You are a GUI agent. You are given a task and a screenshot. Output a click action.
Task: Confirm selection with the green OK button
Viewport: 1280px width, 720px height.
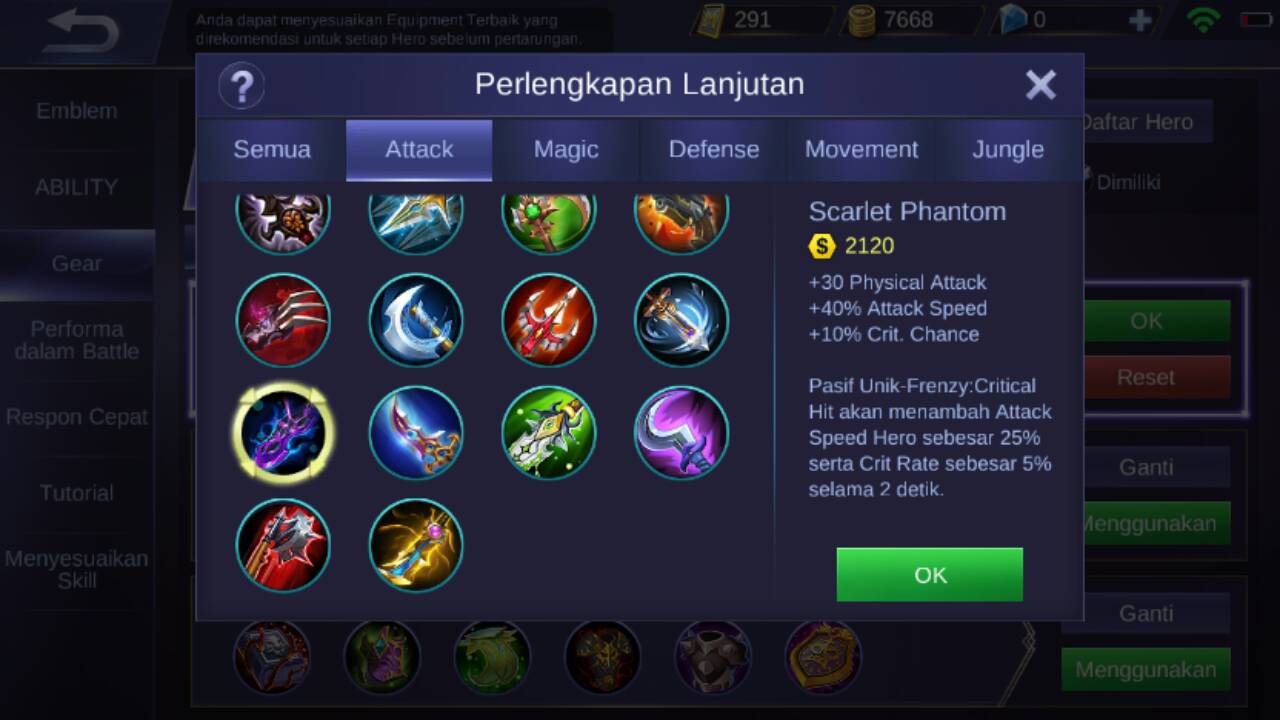click(929, 574)
